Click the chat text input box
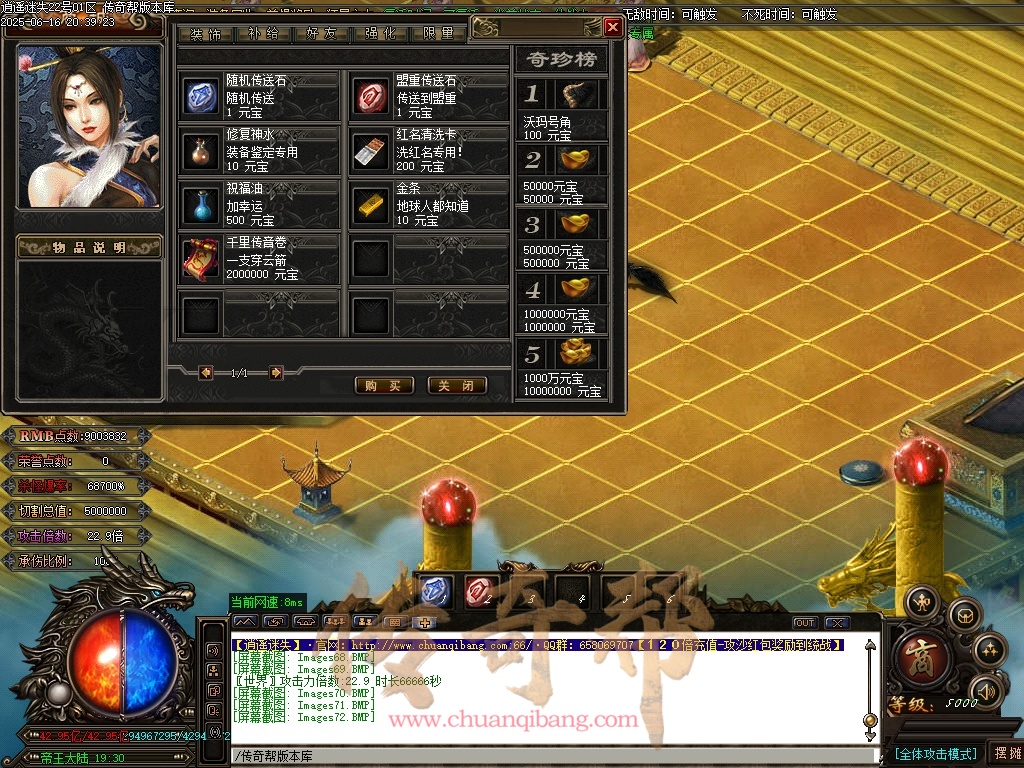The width and height of the screenshot is (1024, 768). point(550,757)
